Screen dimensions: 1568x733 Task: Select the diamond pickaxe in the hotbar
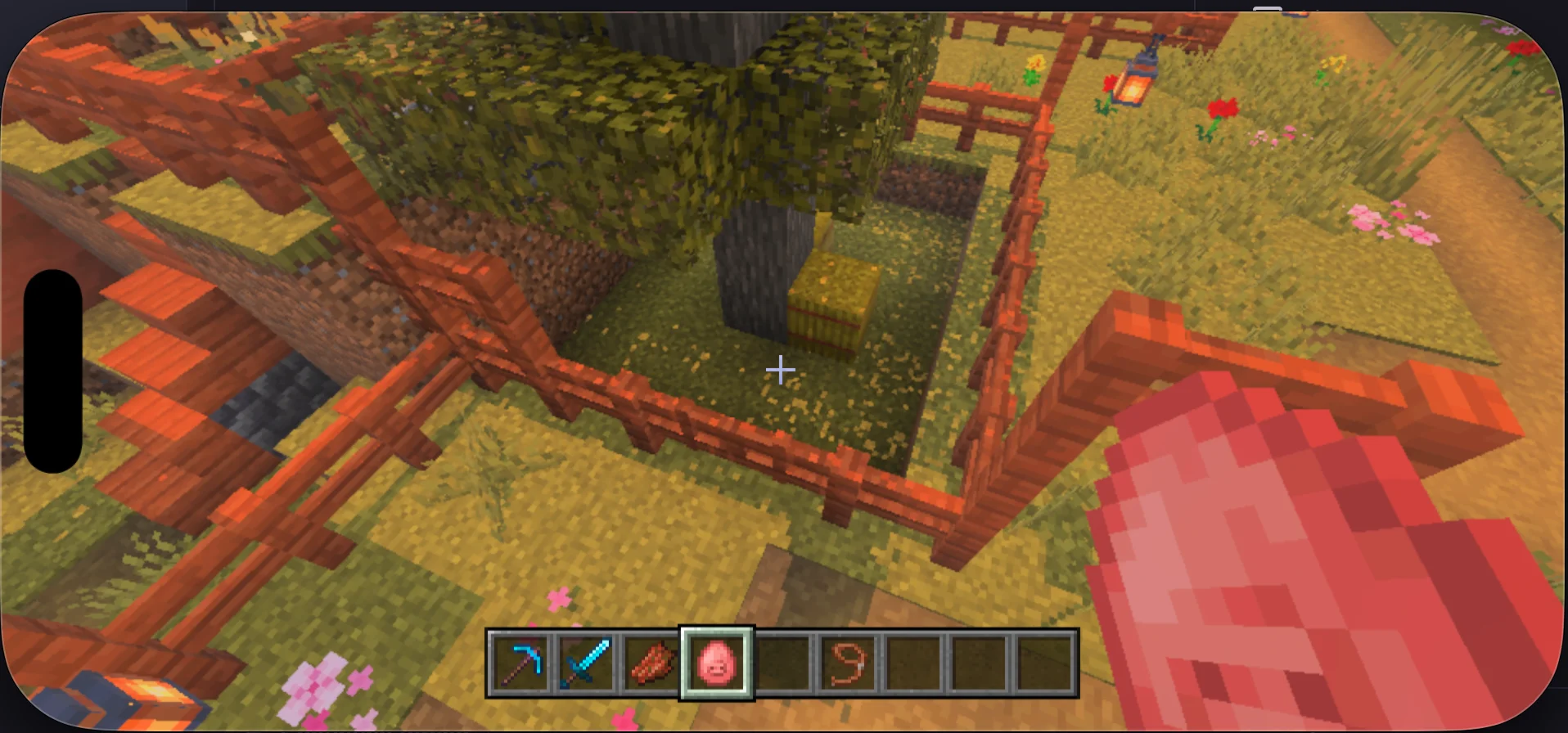(x=520, y=663)
